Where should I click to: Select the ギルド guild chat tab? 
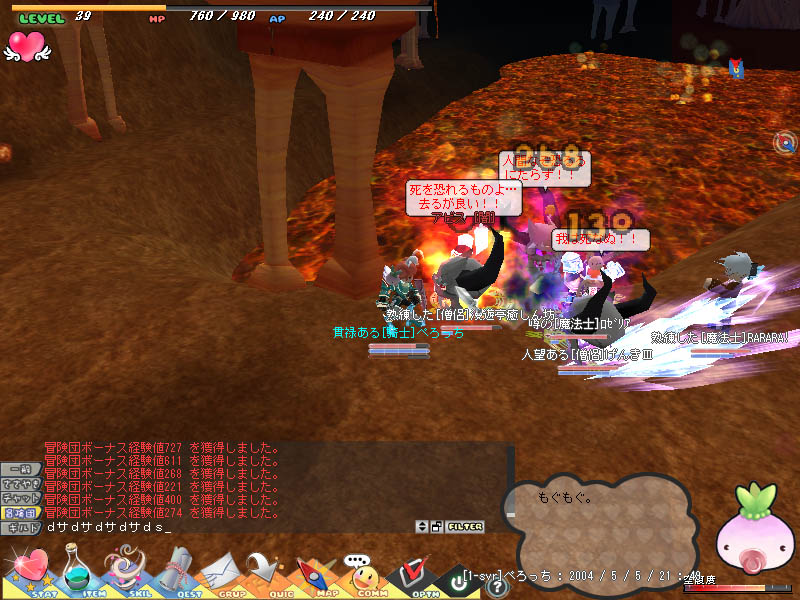point(21,526)
